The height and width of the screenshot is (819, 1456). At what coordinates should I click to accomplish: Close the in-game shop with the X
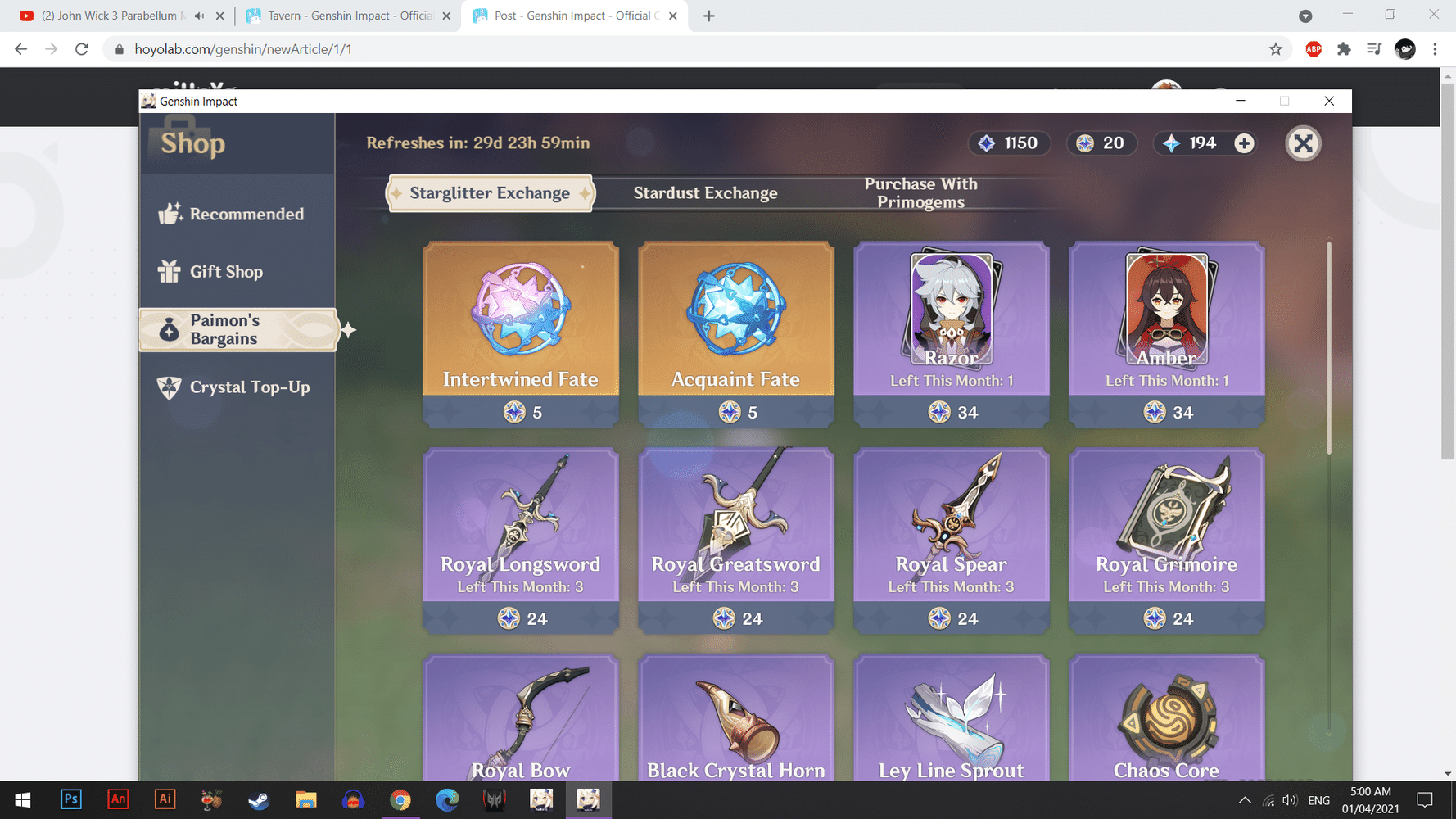click(x=1303, y=143)
